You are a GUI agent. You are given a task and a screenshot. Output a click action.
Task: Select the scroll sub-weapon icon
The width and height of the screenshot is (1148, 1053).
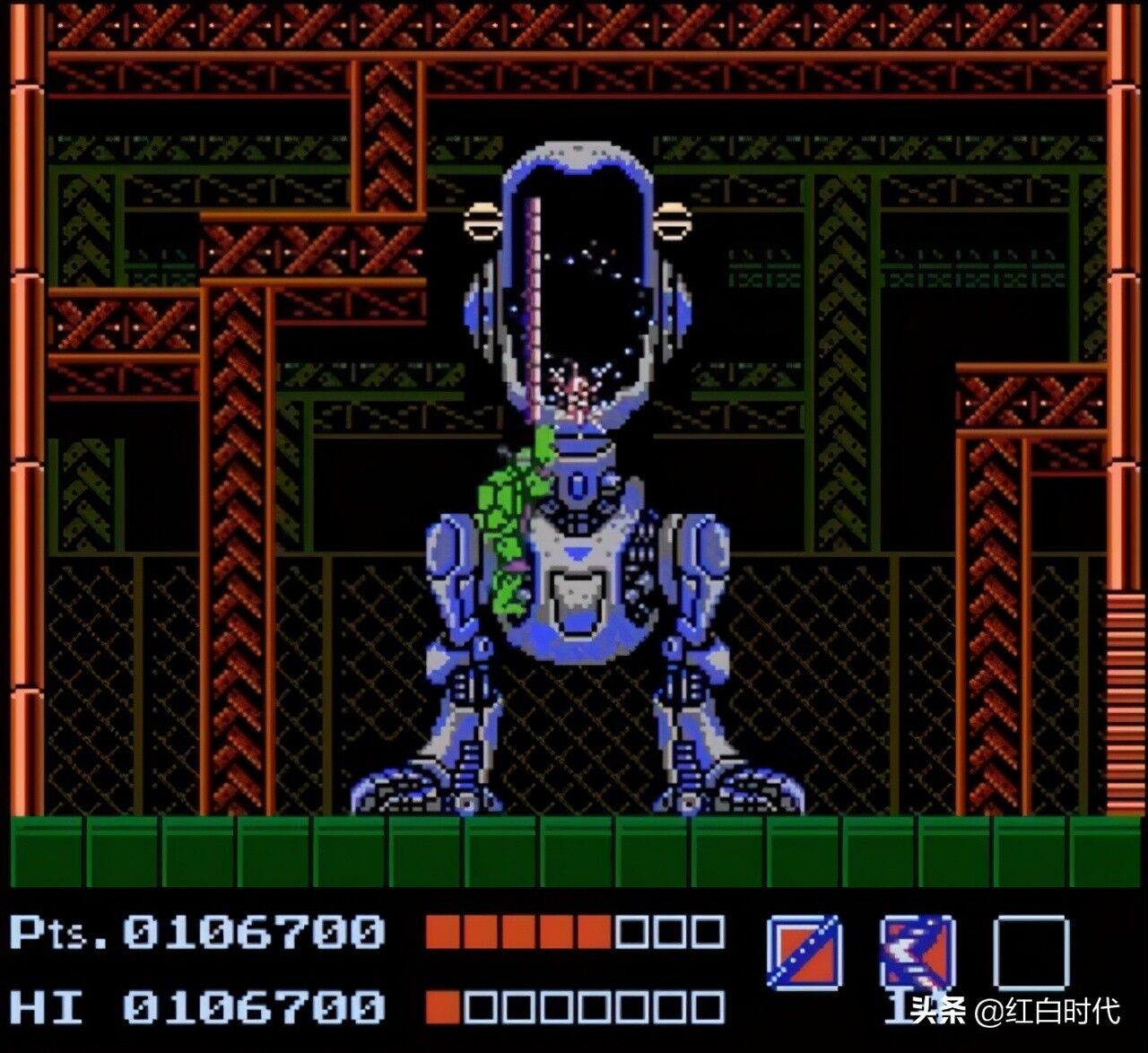click(x=917, y=952)
